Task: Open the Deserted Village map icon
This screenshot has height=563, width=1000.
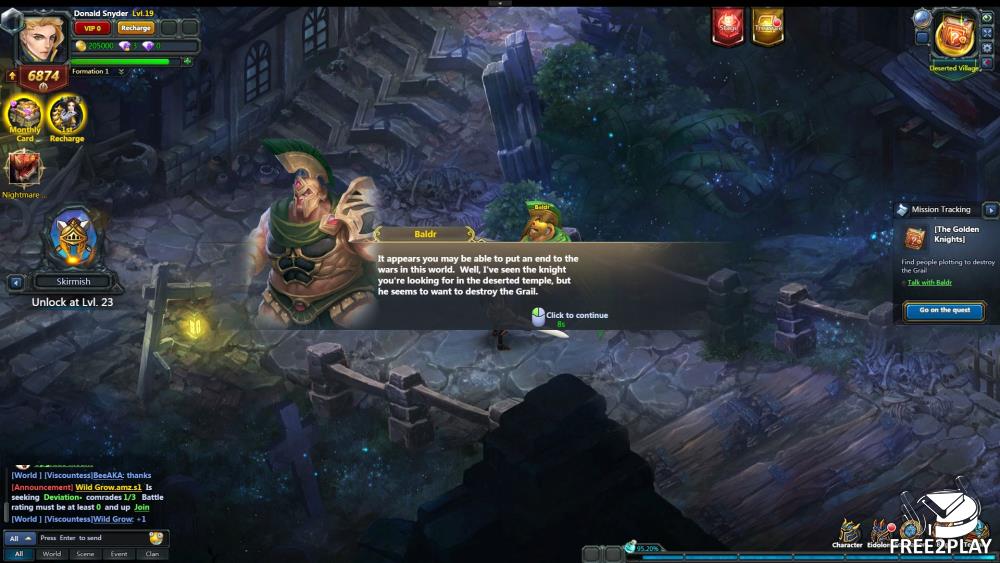Action: (x=955, y=36)
